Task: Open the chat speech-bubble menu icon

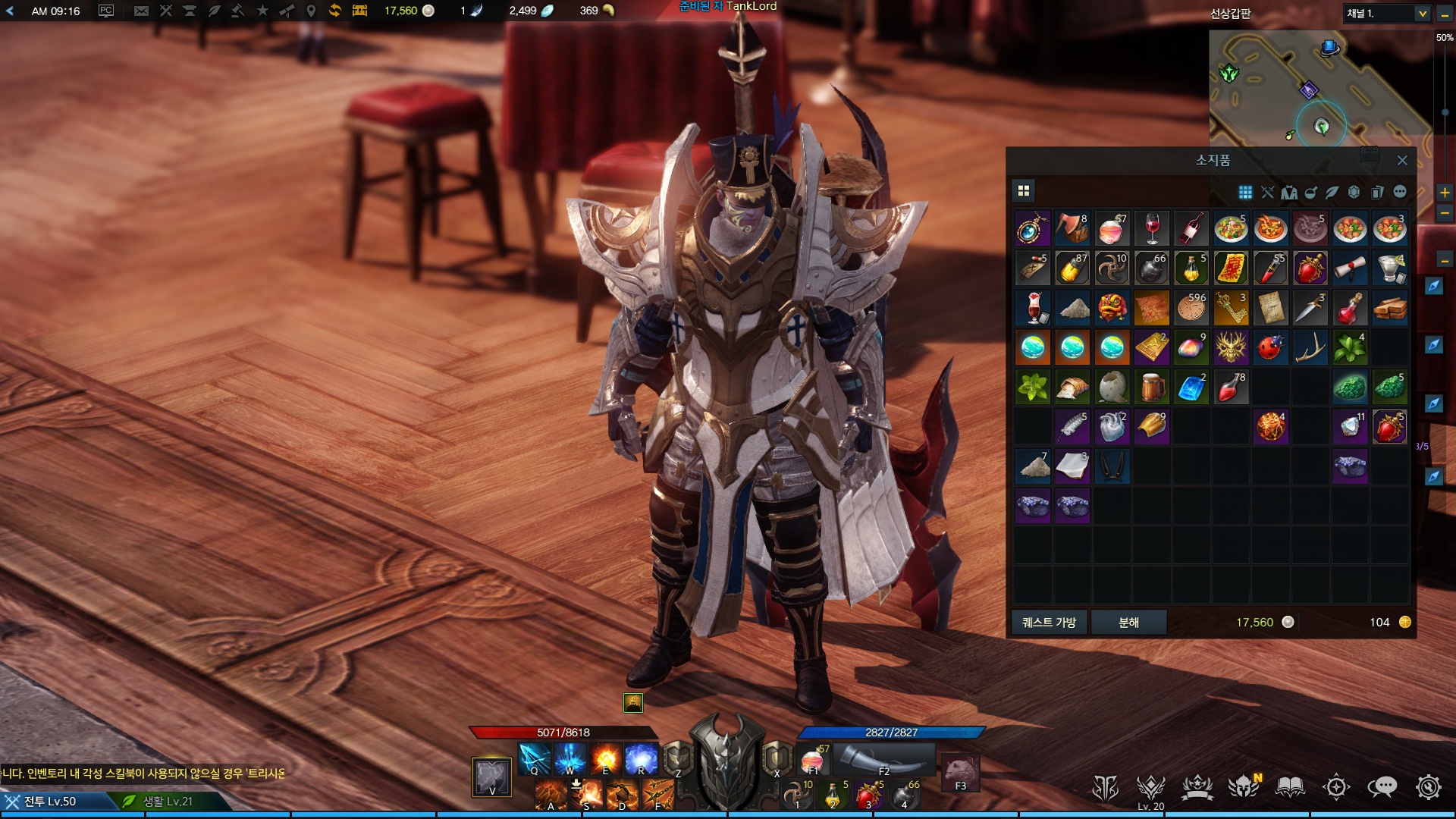Action: tap(1382, 787)
